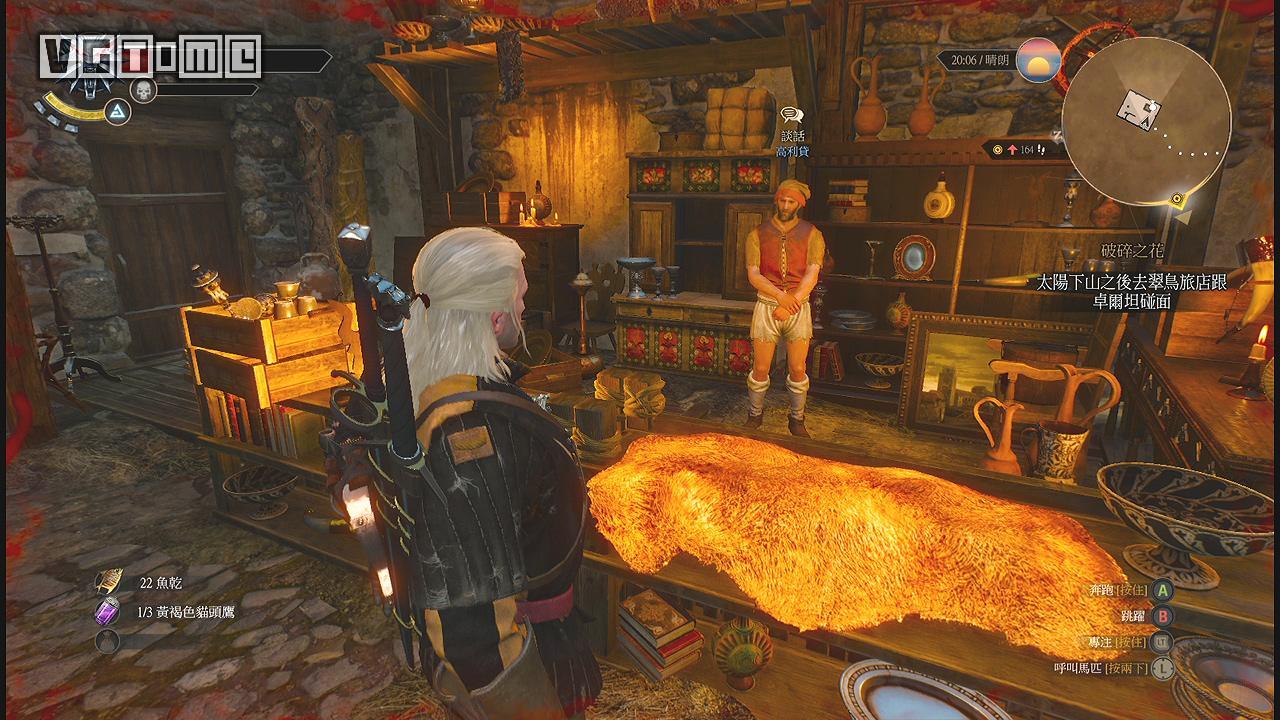1280x720 pixels.
Task: Use the purple Tawny Owl potion slot
Action: (108, 612)
